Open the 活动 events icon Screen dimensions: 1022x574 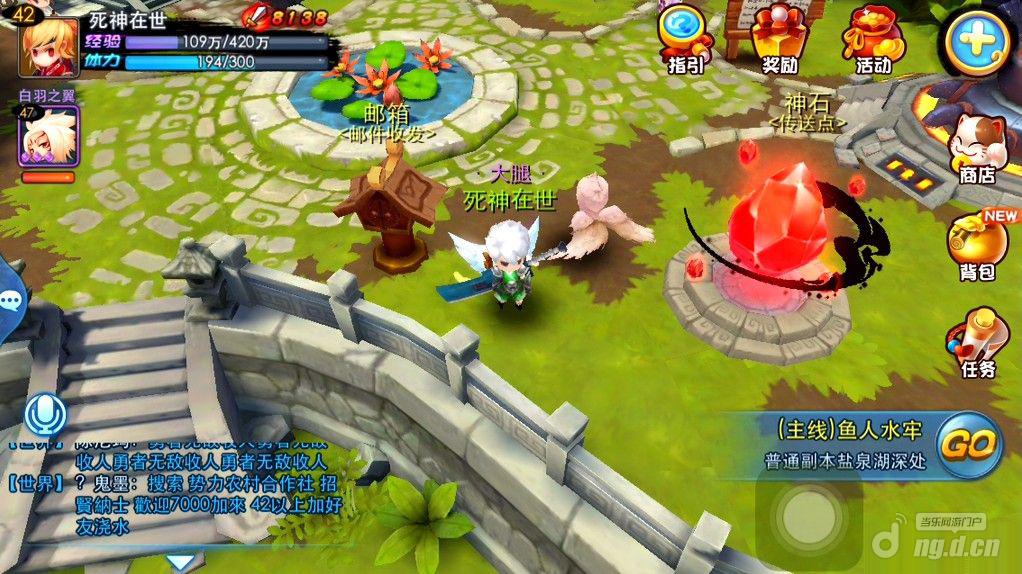[x=873, y=36]
